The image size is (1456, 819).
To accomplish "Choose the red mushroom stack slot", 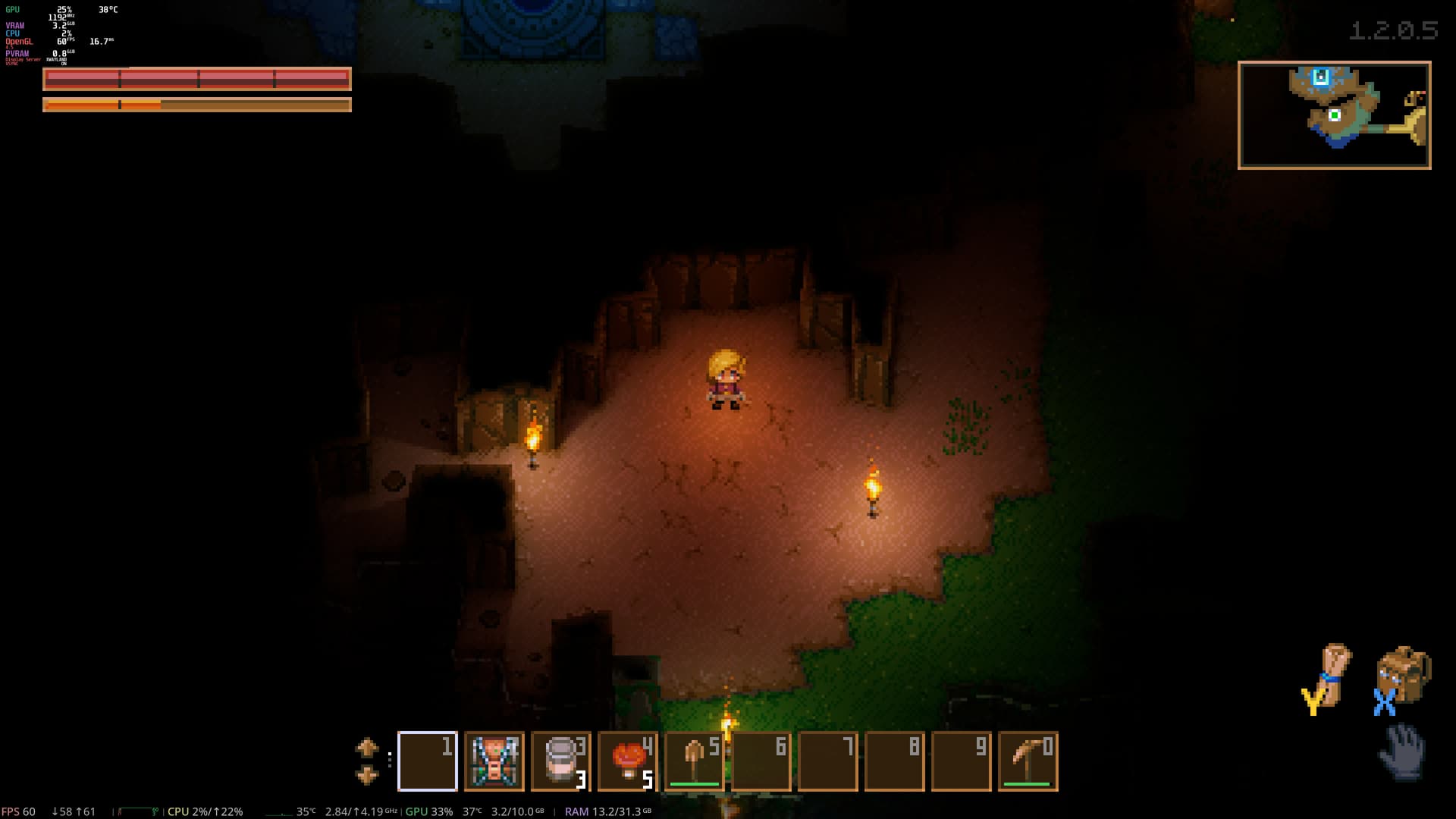I will tap(627, 761).
